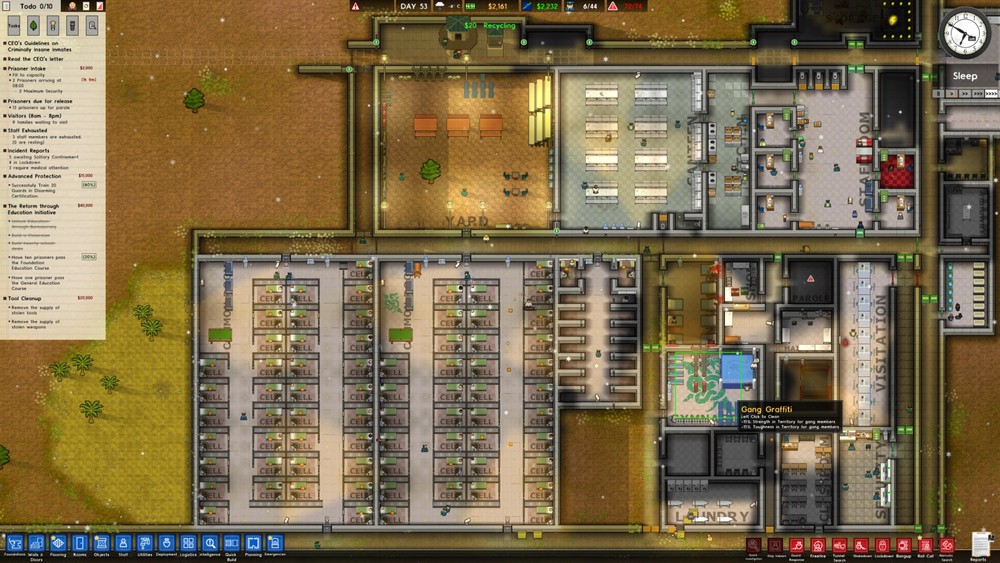Open the Objects menu
Screen dimensions: 1000x563
pos(101,542)
